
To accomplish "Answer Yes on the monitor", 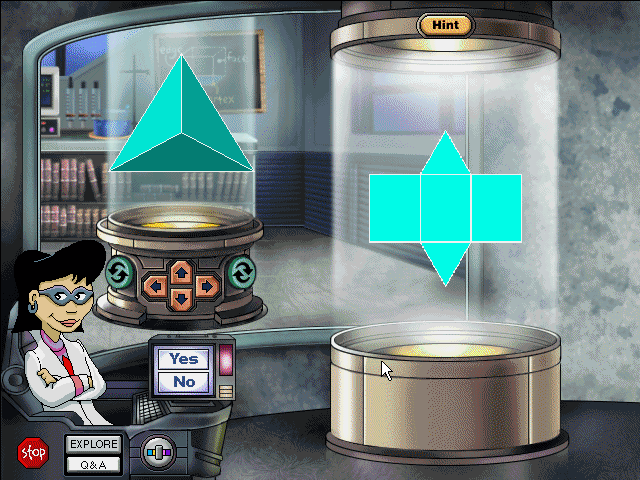I will [x=183, y=359].
